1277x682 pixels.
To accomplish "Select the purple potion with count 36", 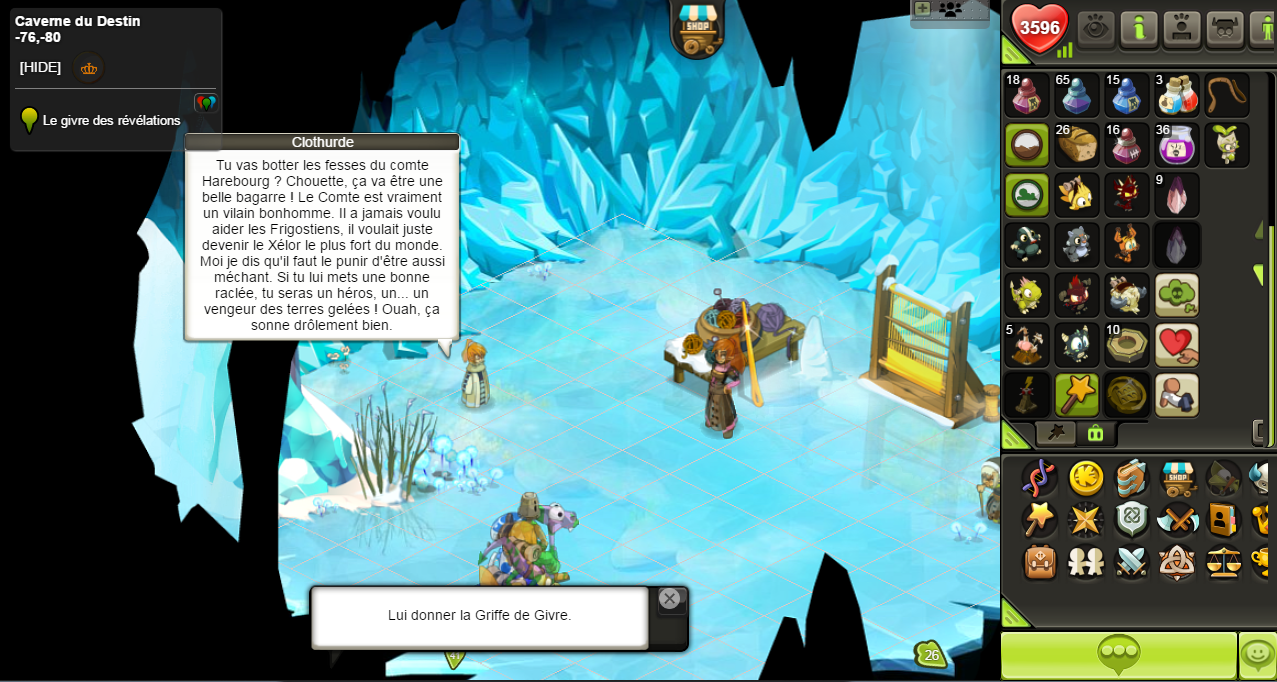I will pos(1177,145).
